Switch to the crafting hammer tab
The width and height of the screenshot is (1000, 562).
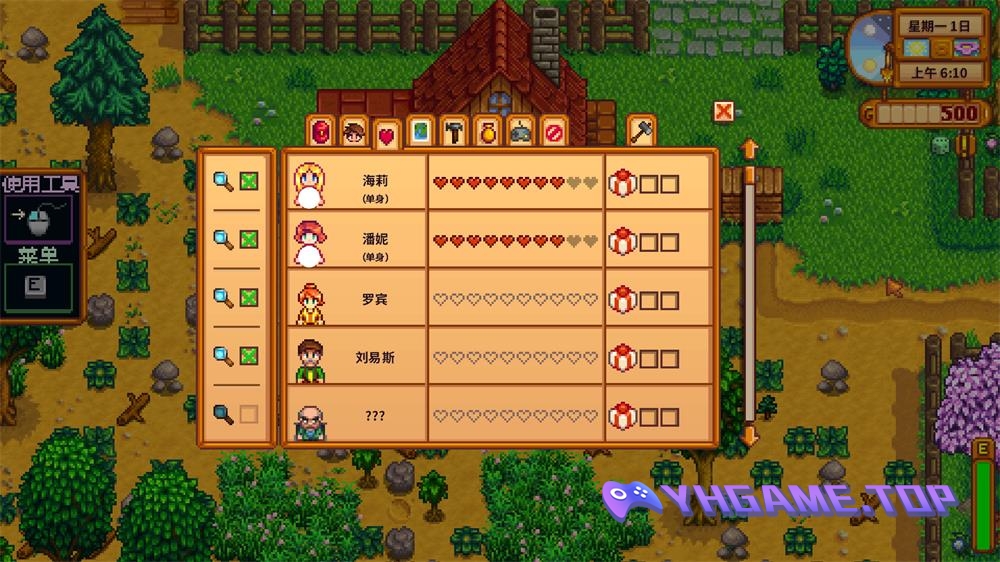454,132
